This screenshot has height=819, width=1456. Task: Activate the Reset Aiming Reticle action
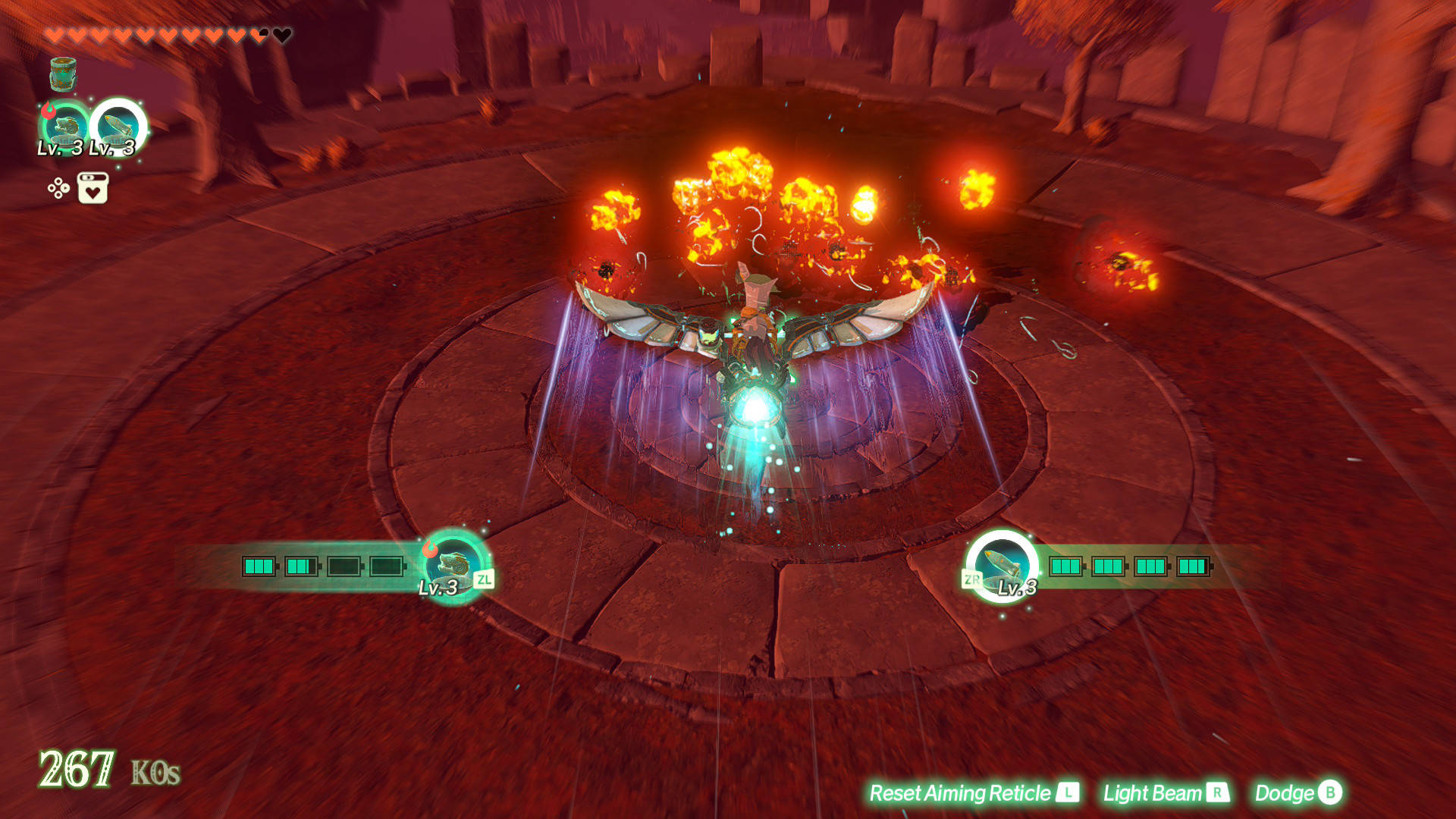point(973,793)
